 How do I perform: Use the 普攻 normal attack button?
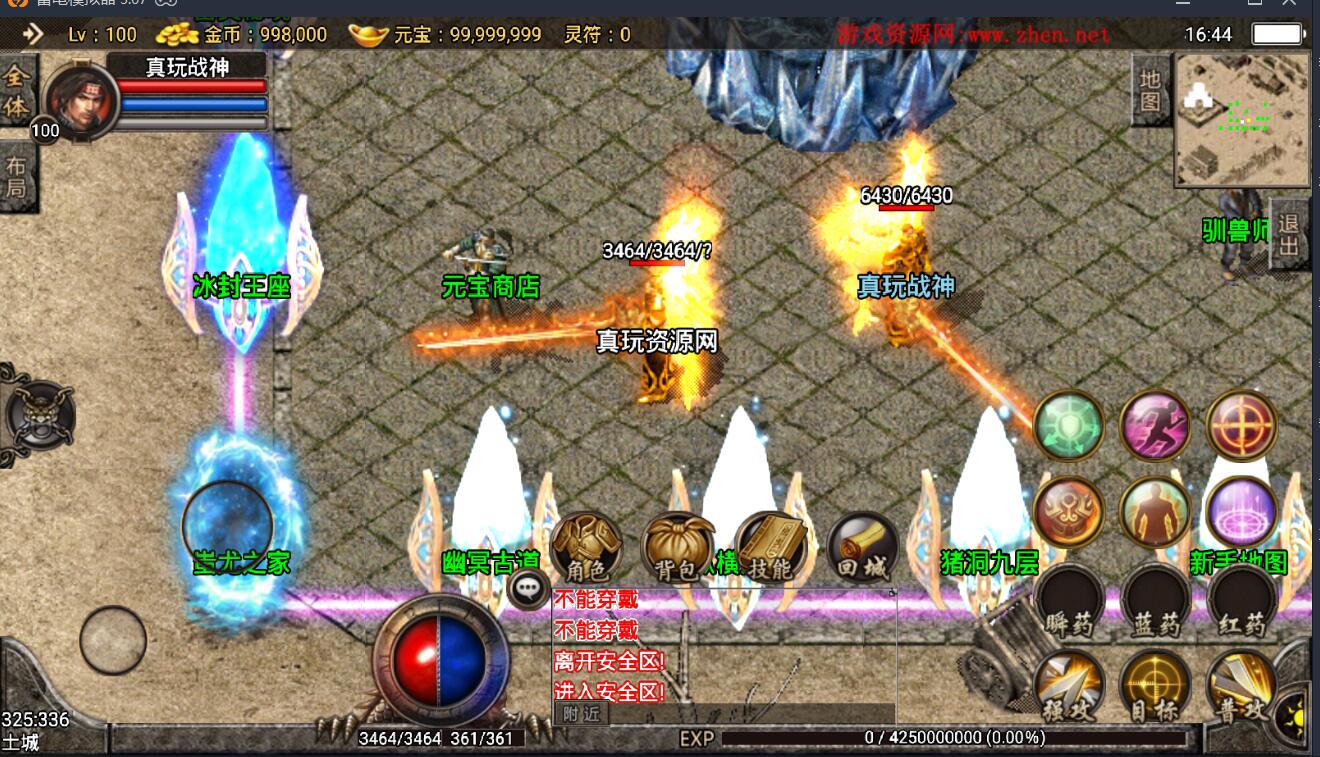click(x=1242, y=686)
